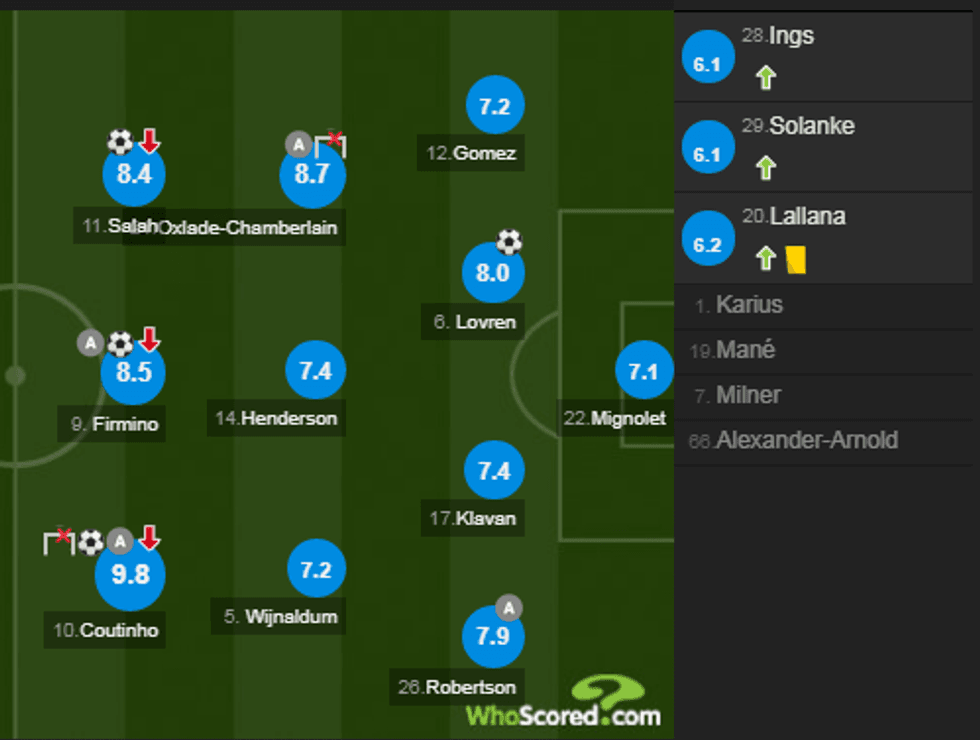Select Oxlade-Chamberlain's 8.7 rating bubble
980x740 pixels.
click(312, 174)
